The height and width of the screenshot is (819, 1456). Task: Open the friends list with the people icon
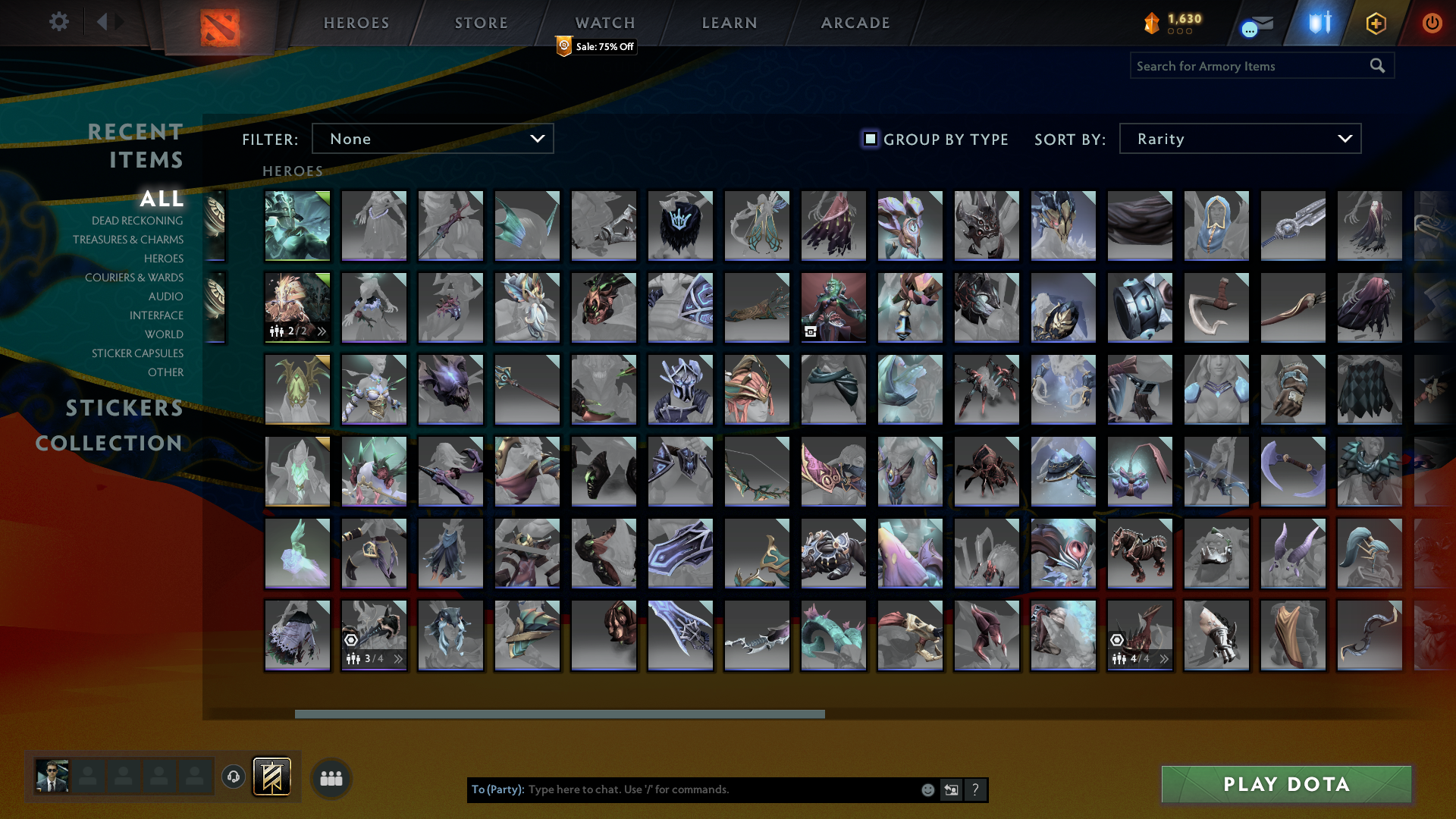coord(330,777)
